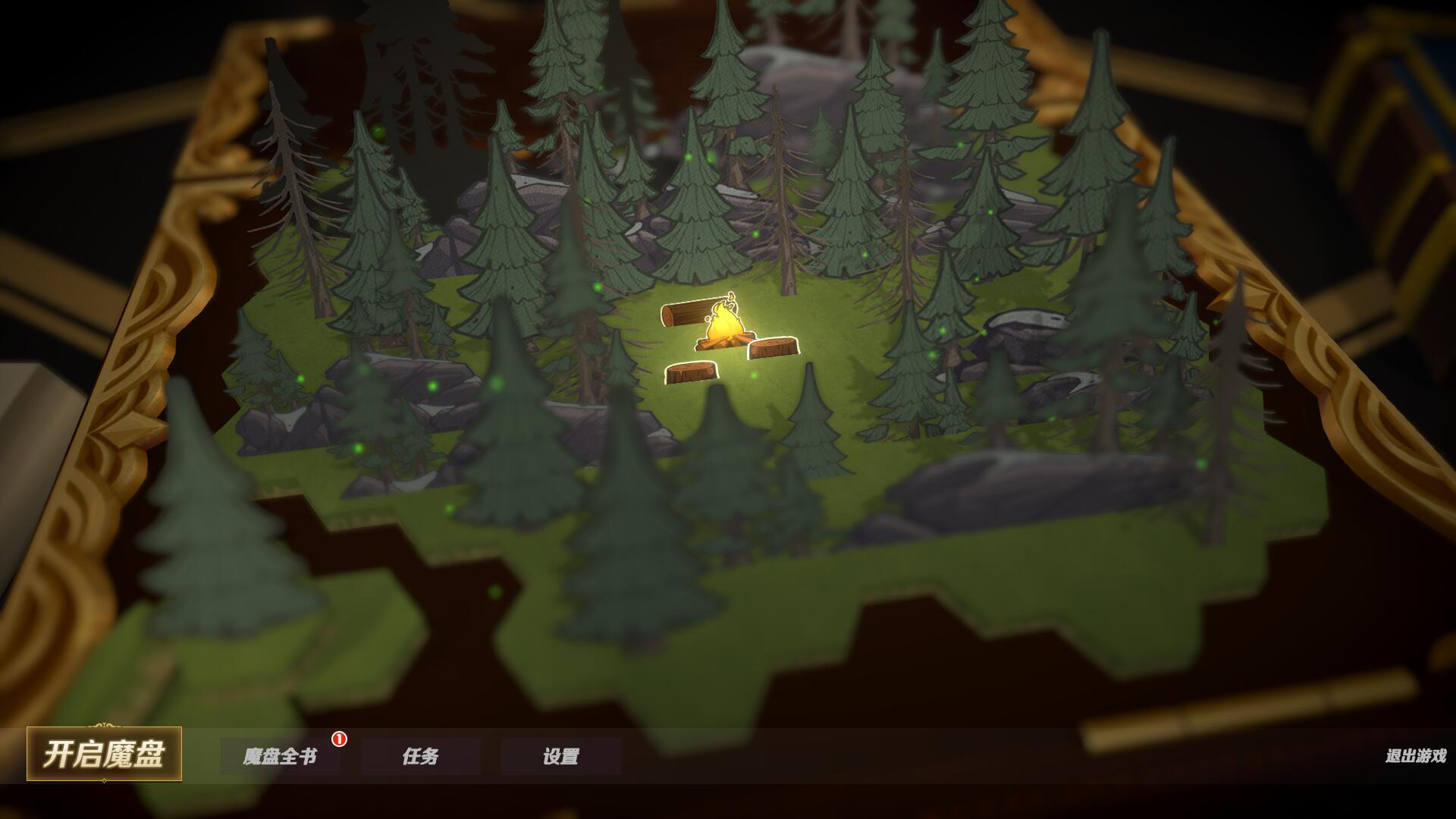Click 退出游戏 to exit the game
This screenshot has width=1456, height=819.
coord(1415,756)
